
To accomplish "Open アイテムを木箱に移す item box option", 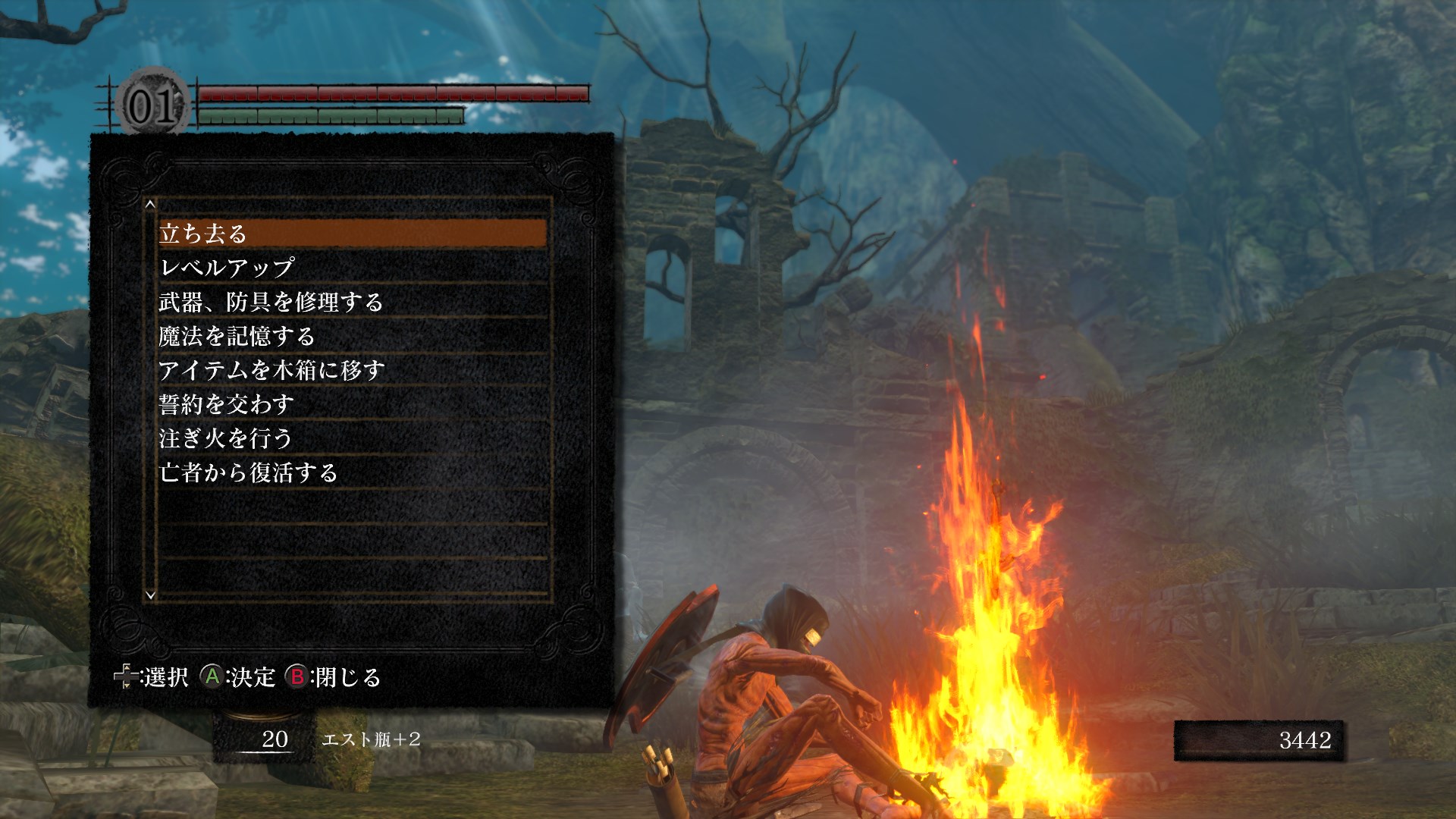I will (353, 370).
